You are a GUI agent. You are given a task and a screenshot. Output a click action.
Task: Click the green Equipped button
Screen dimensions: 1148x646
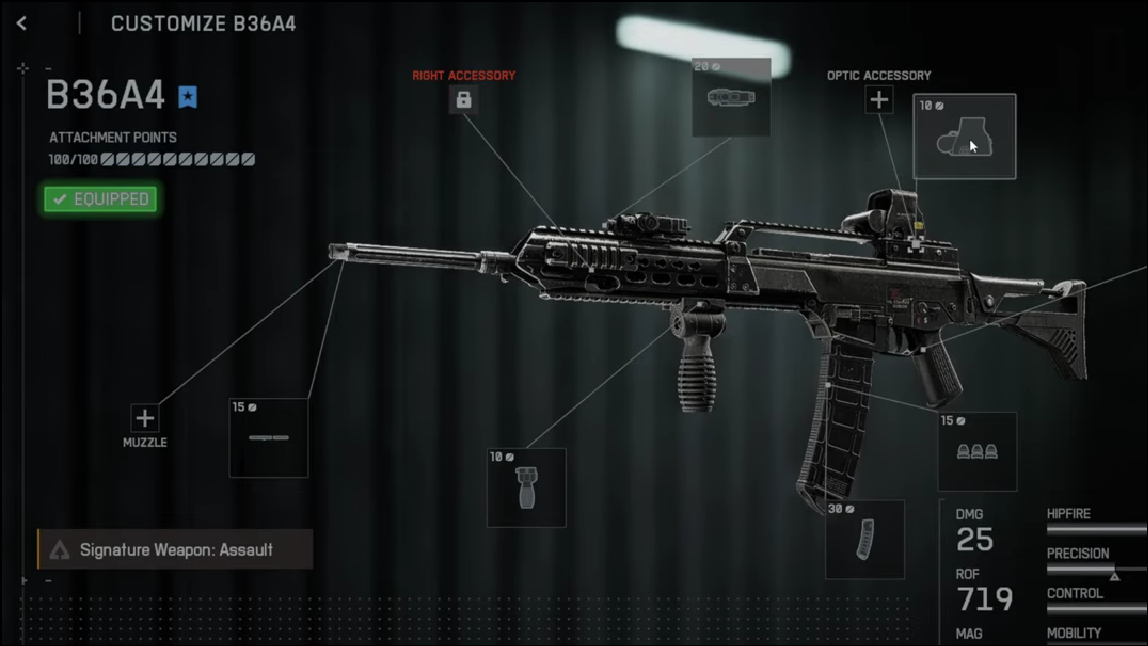(100, 199)
